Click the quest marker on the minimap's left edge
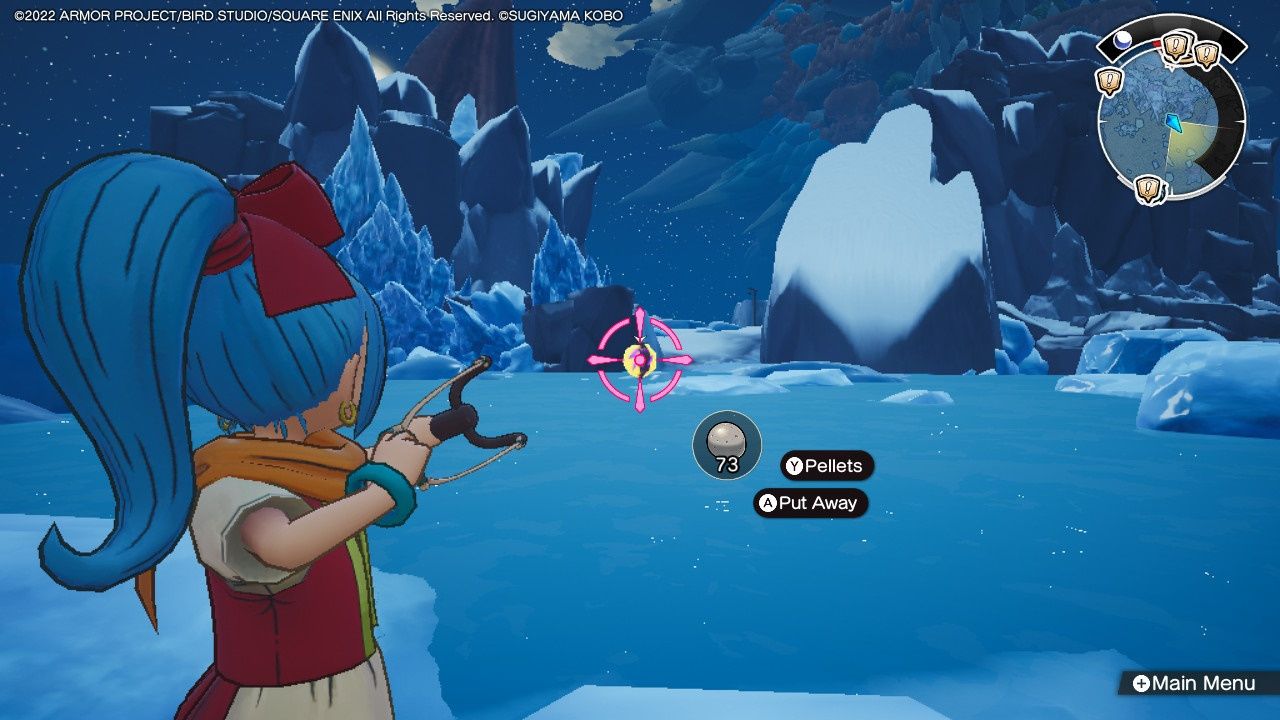Viewport: 1280px width, 720px height. [1109, 80]
